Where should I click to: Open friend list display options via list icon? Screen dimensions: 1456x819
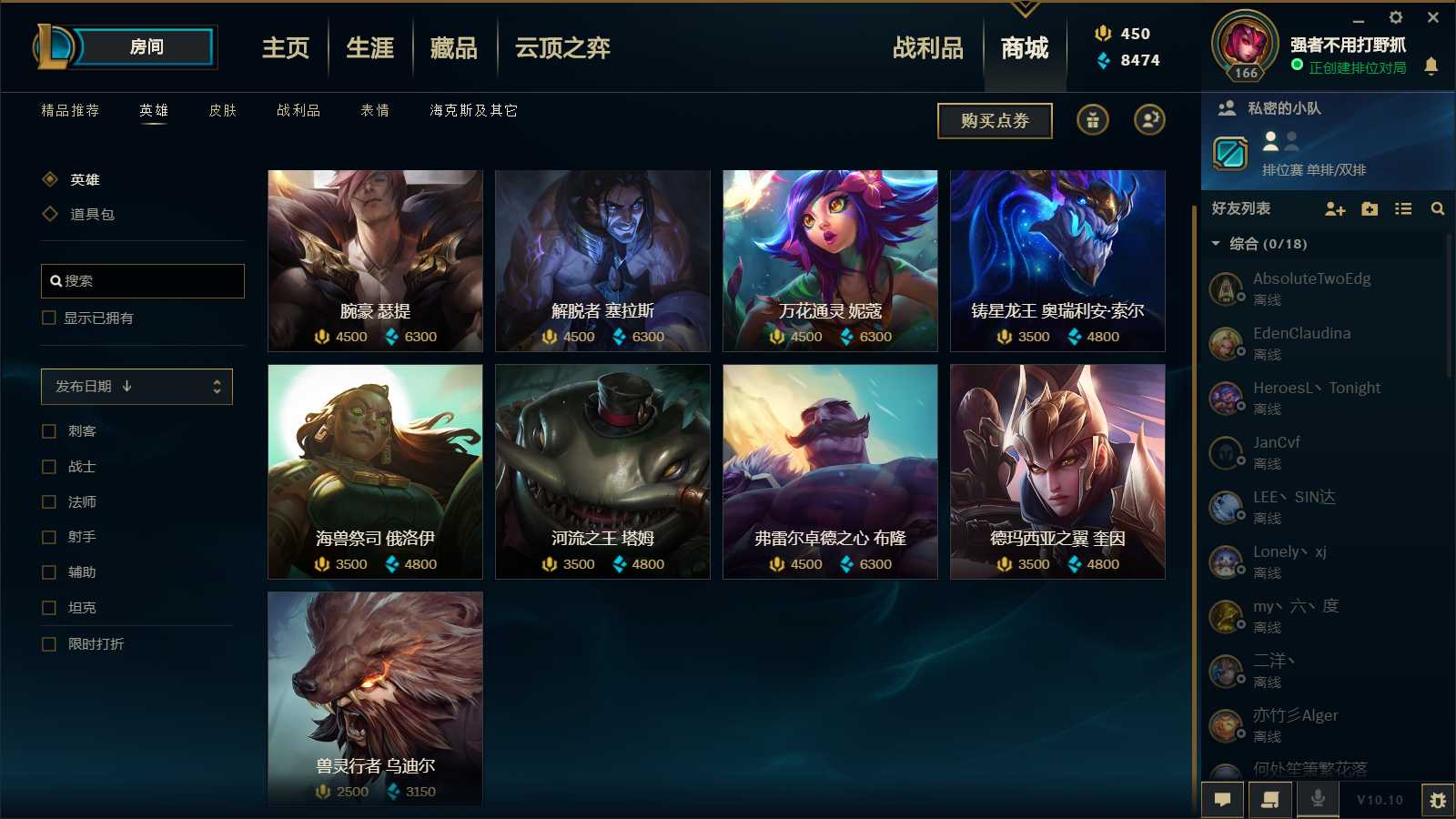pos(1403,209)
